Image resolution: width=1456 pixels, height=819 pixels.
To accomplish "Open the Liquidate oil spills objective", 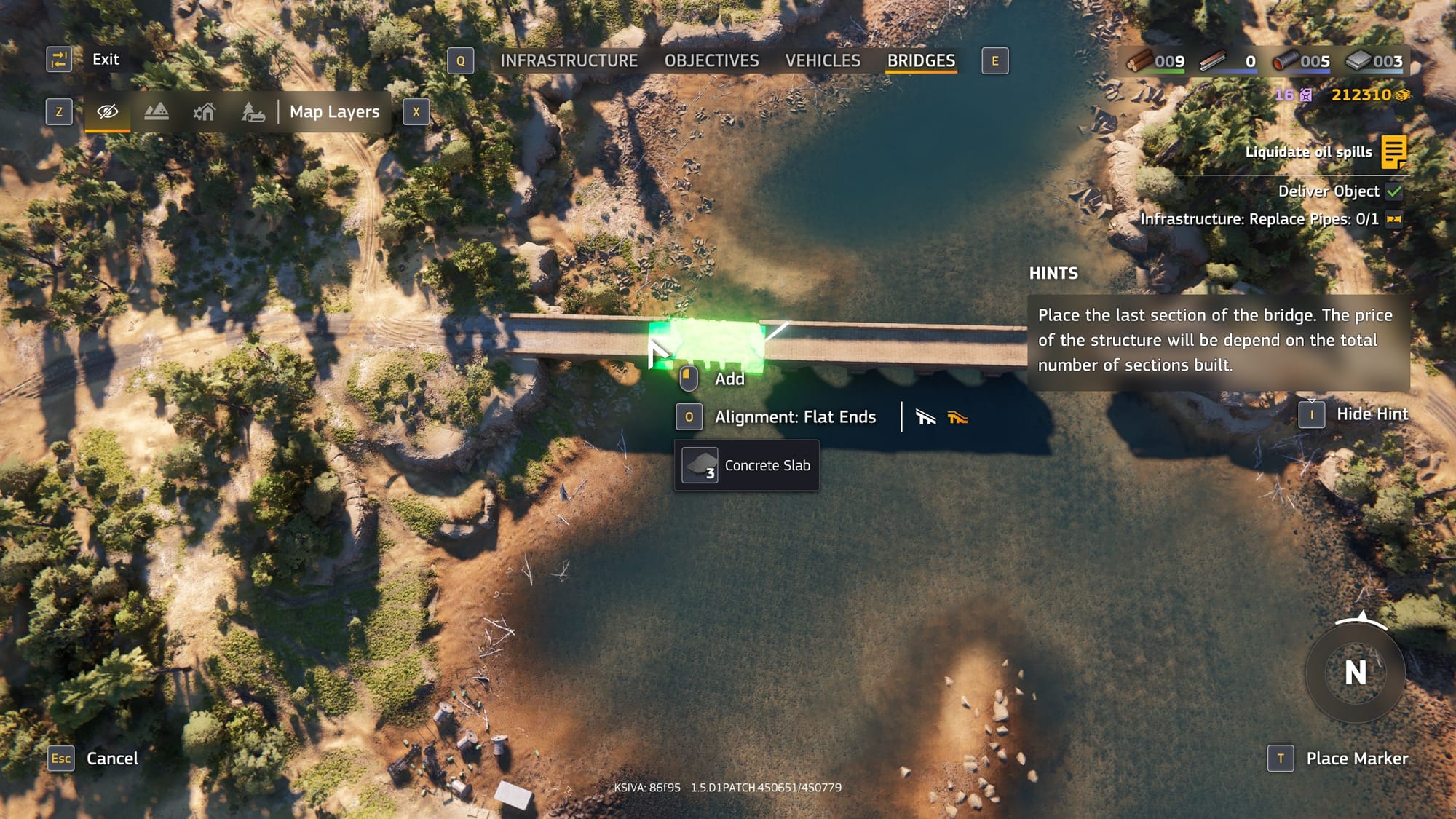I will pyautogui.click(x=1308, y=152).
